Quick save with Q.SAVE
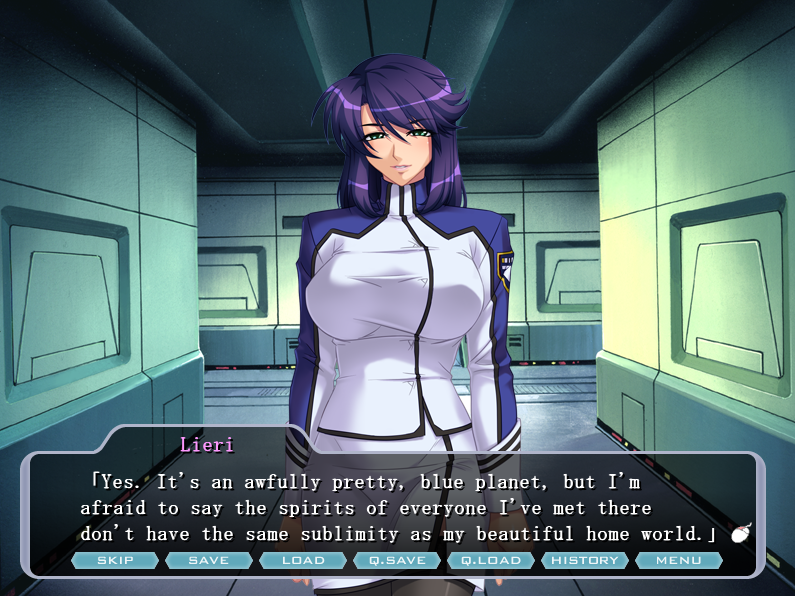Screen dimensions: 795x596 click(x=397, y=560)
